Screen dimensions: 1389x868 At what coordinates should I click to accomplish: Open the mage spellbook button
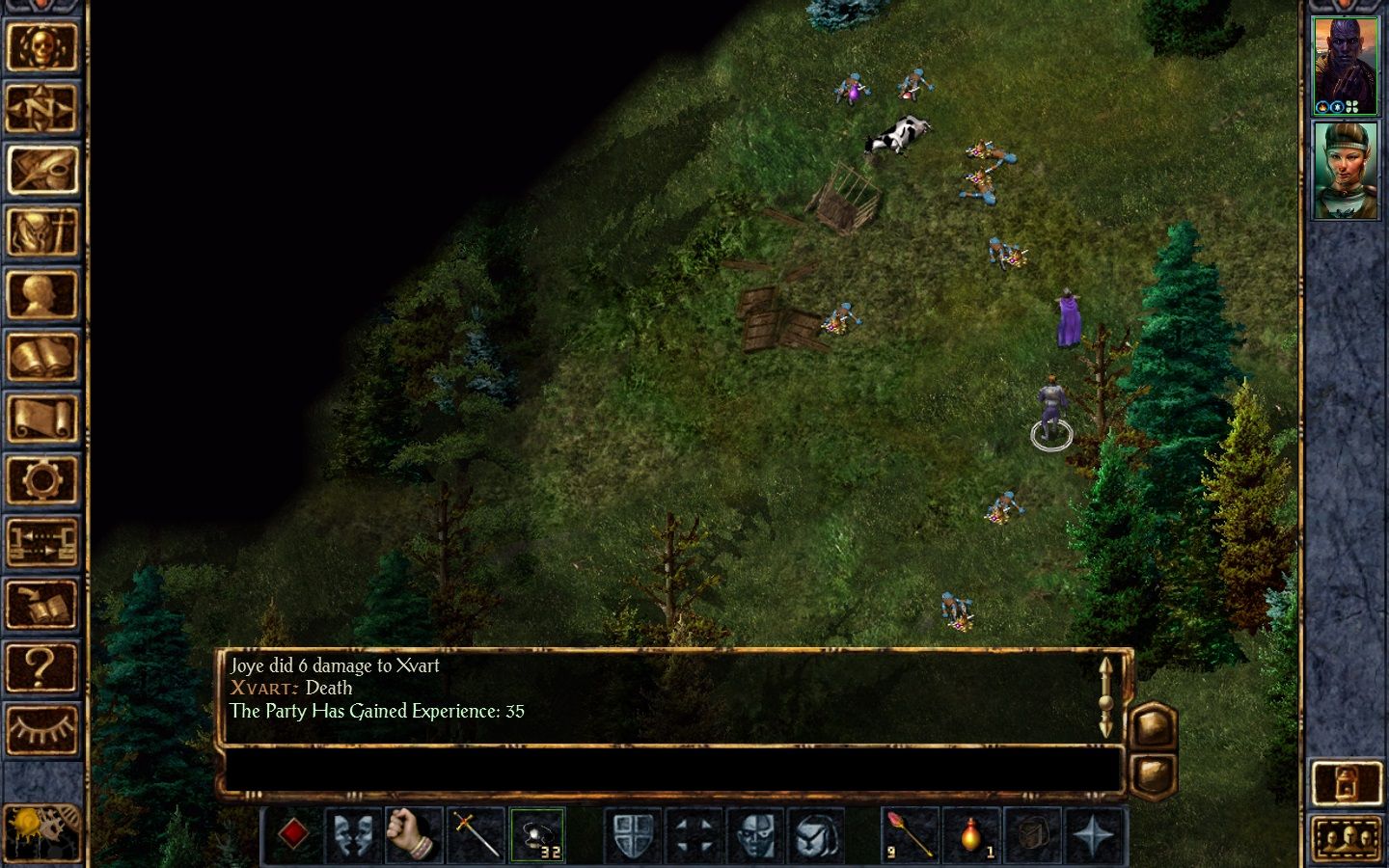tap(41, 357)
